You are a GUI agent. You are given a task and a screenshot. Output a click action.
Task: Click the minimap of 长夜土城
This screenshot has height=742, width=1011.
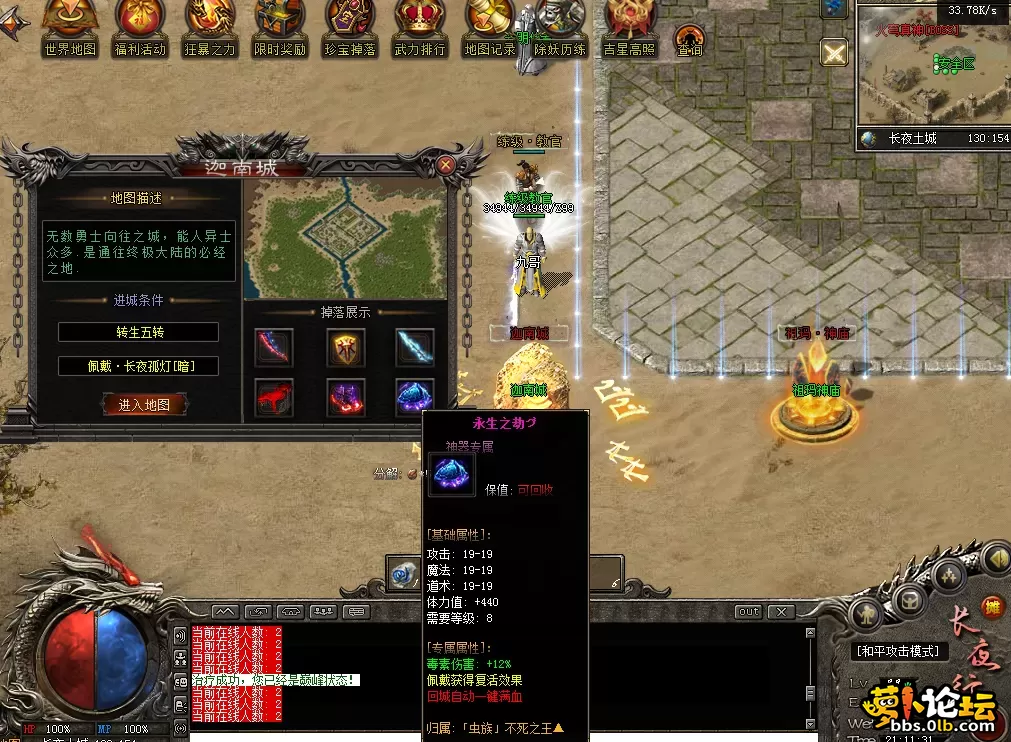(x=932, y=70)
